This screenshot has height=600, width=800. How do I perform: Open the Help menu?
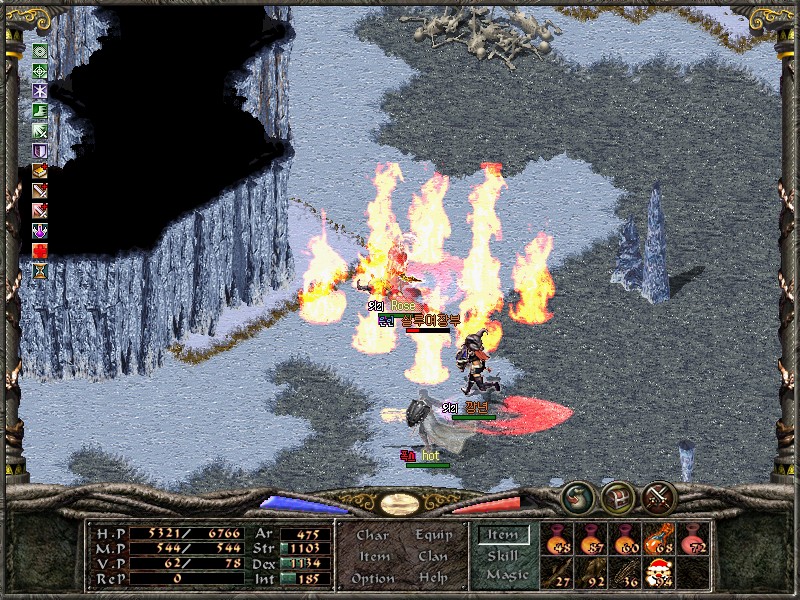click(x=433, y=578)
